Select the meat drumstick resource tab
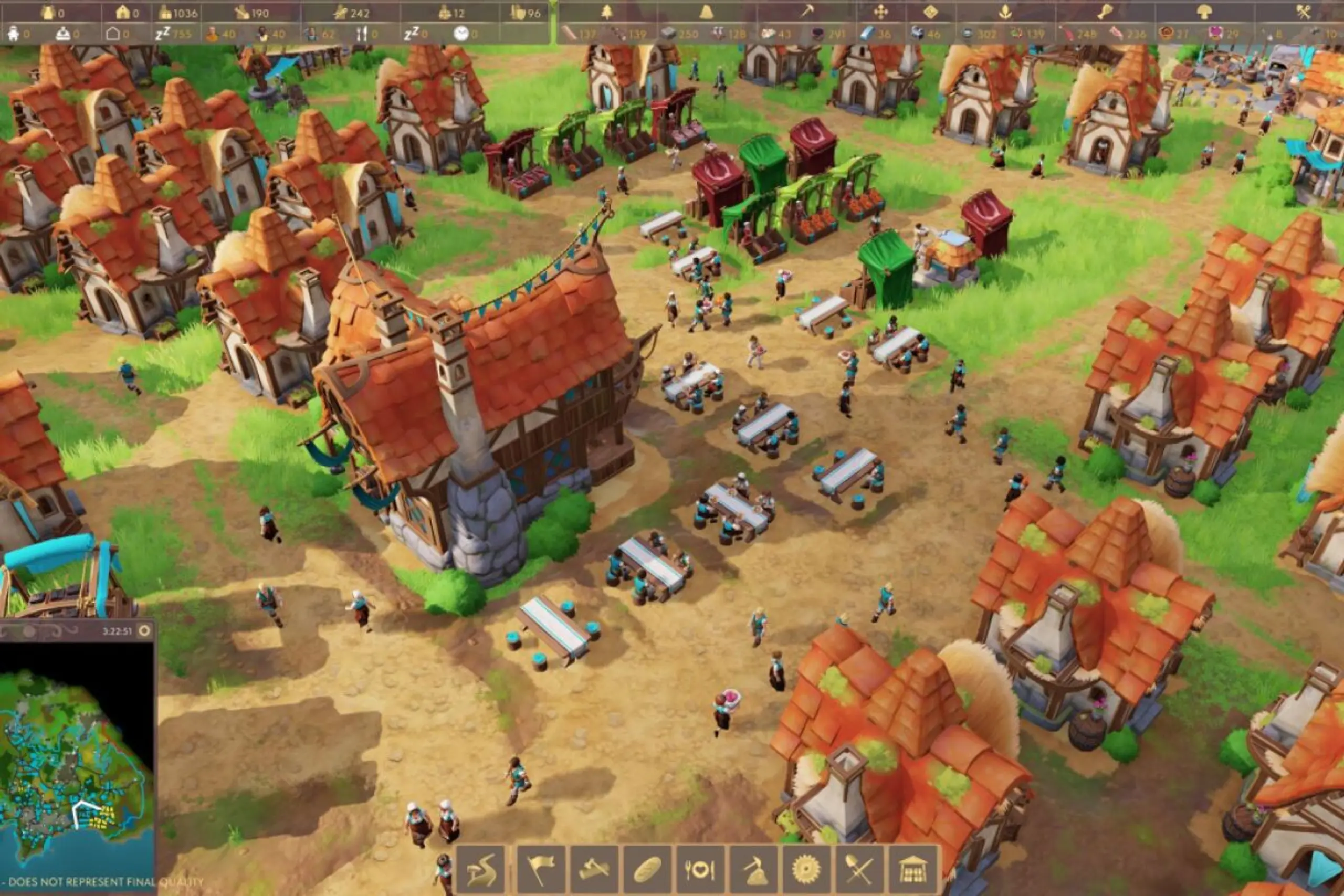This screenshot has width=1344, height=896. tap(1105, 12)
